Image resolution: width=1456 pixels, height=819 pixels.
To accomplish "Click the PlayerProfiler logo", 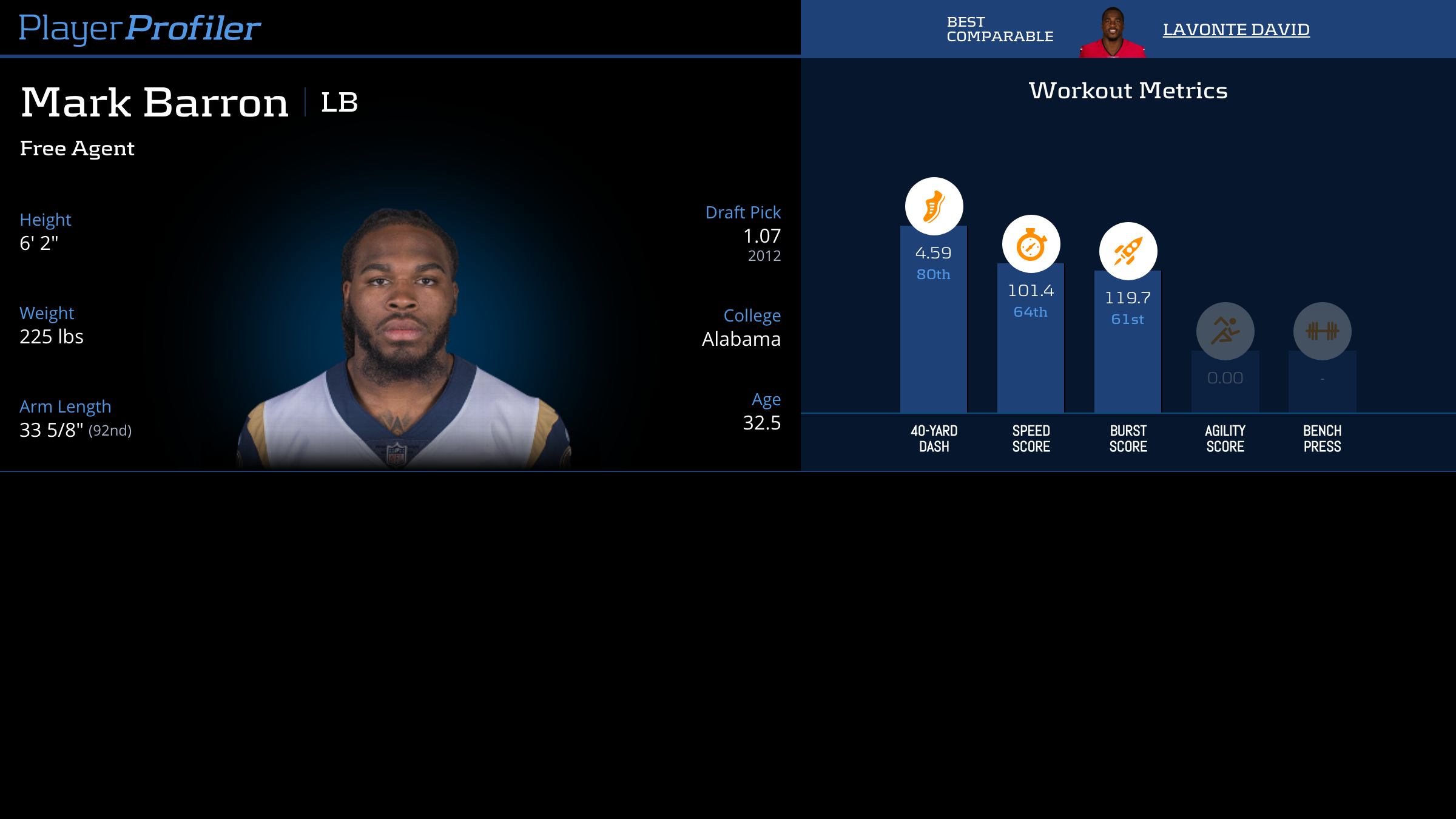I will [140, 28].
